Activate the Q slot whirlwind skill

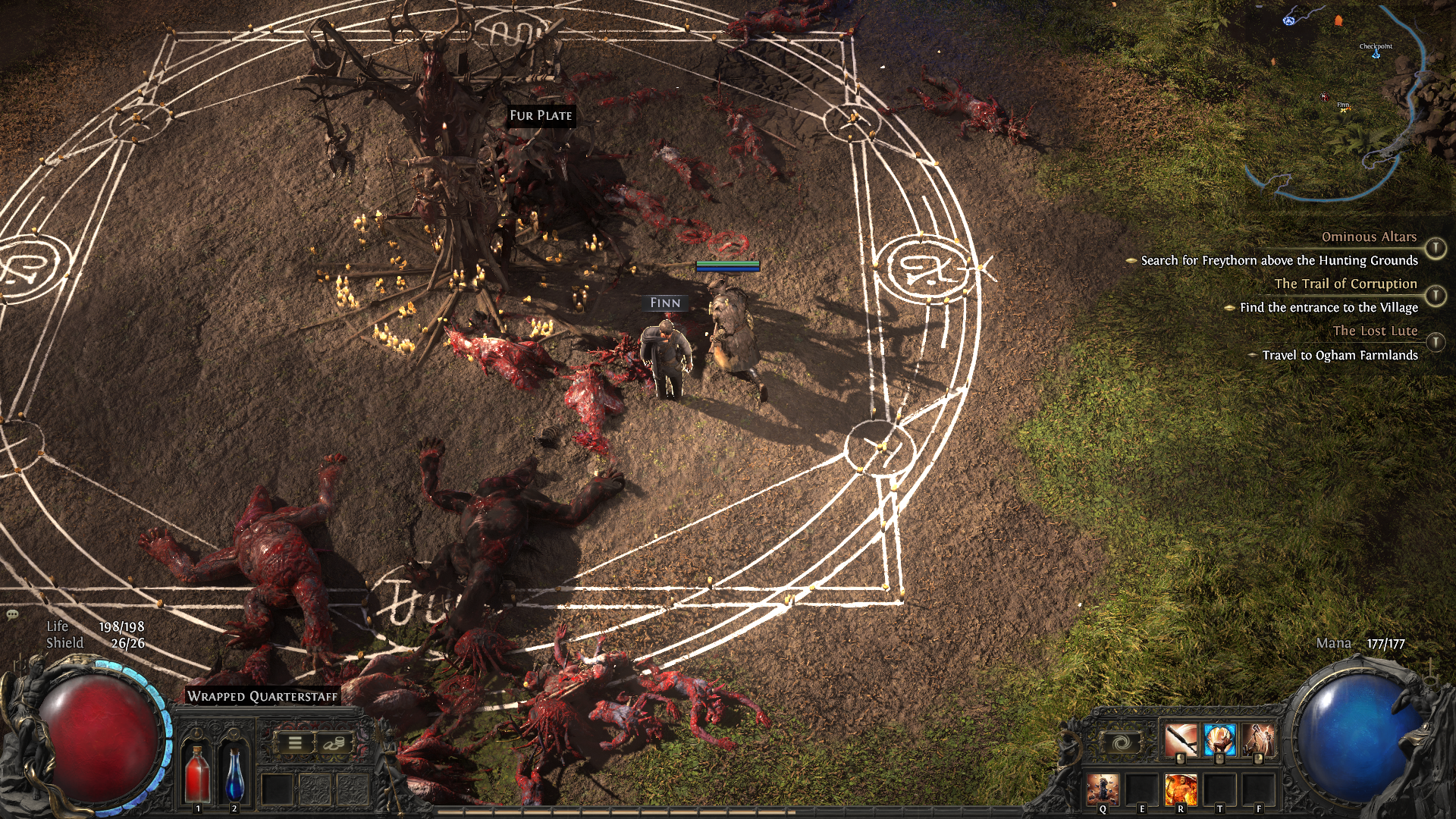(1102, 789)
